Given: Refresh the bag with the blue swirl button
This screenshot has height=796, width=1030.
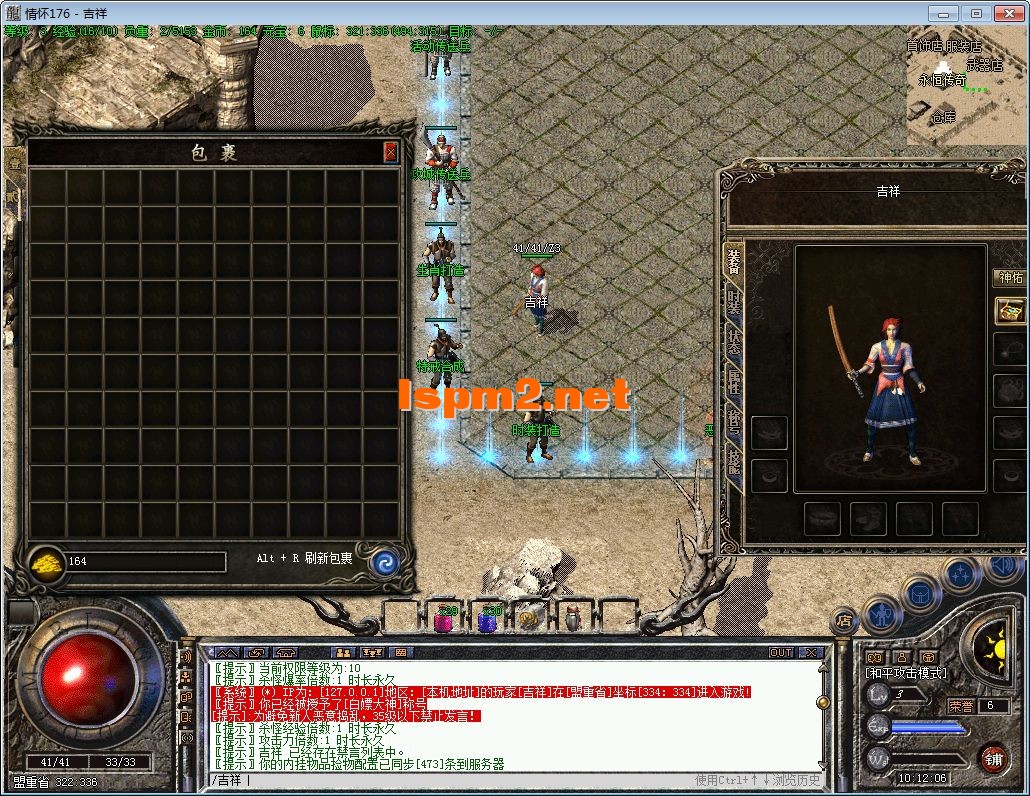Looking at the screenshot, I should tap(384, 562).
